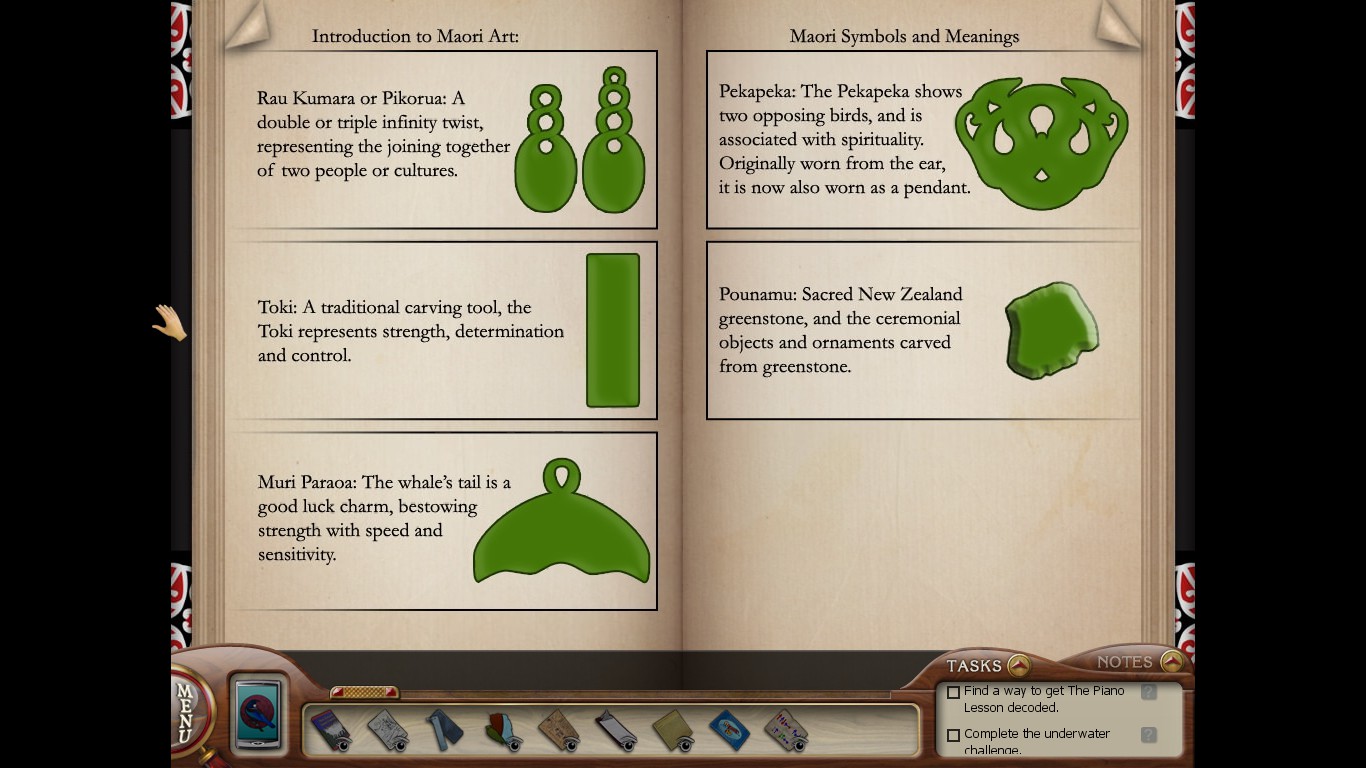The height and width of the screenshot is (768, 1366).
Task: Select the olive green notebook in inventory
Action: pos(672,729)
